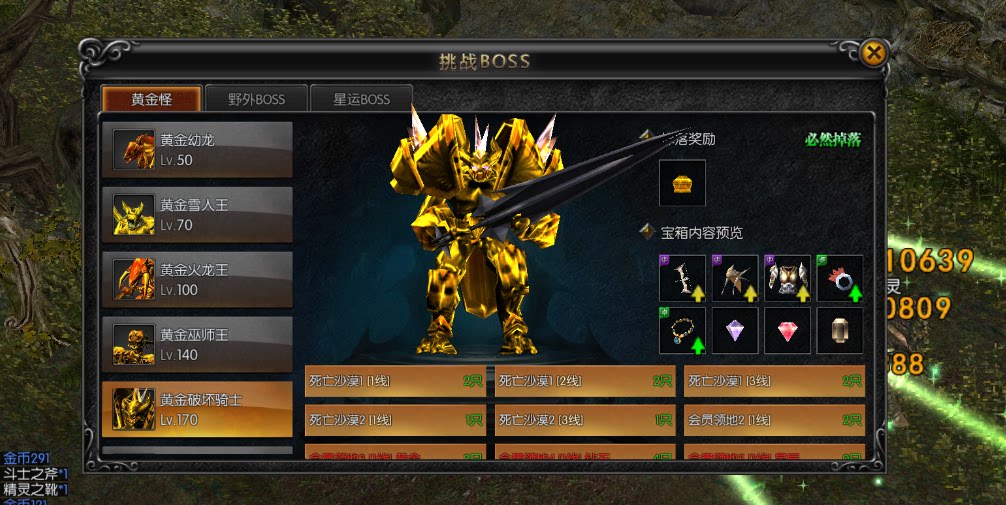This screenshot has width=1006, height=505.
Task: Open the 星运BOSS tab
Action: [361, 99]
